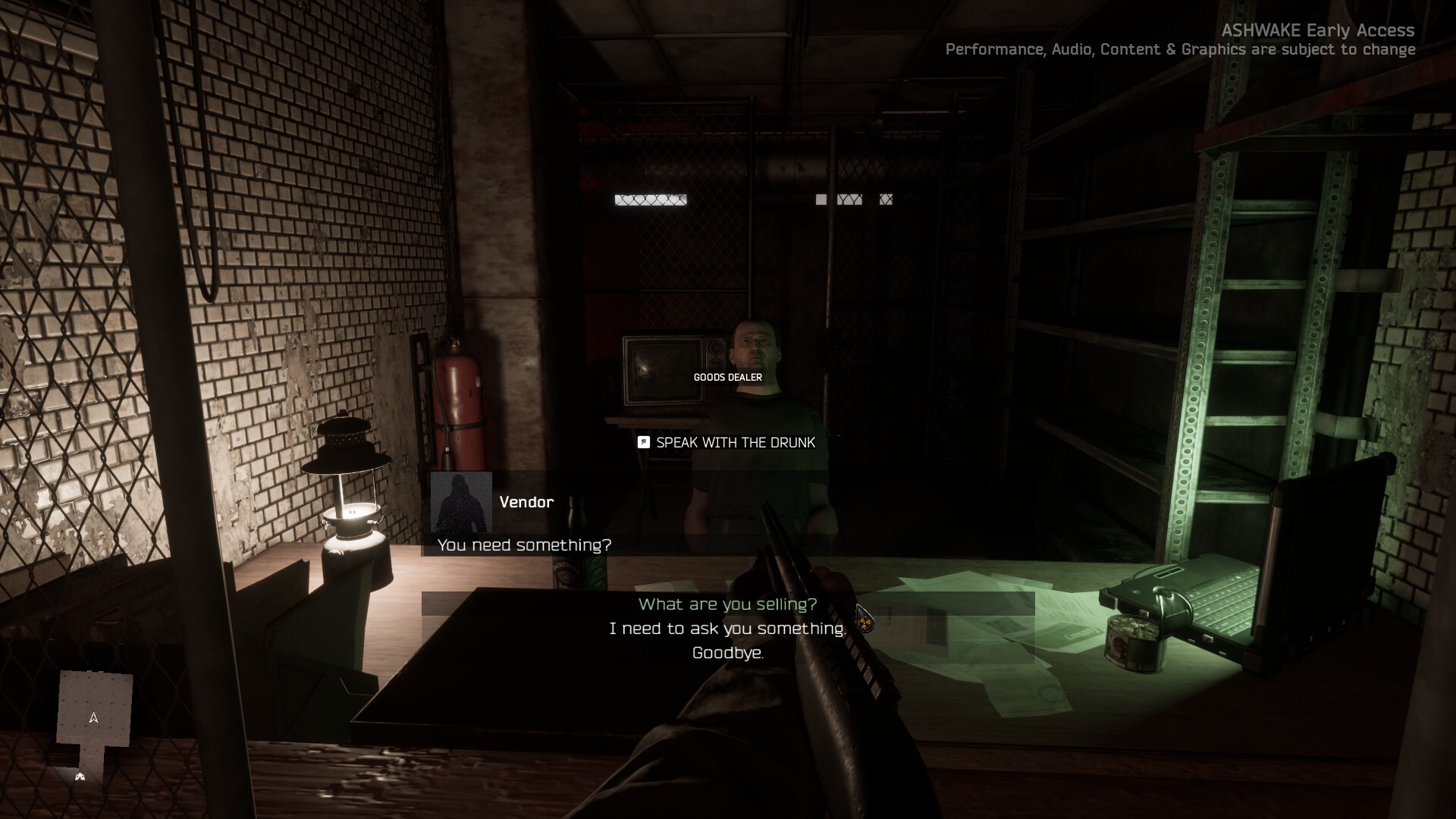
Task: Select "I need to ask you something."
Action: (727, 629)
